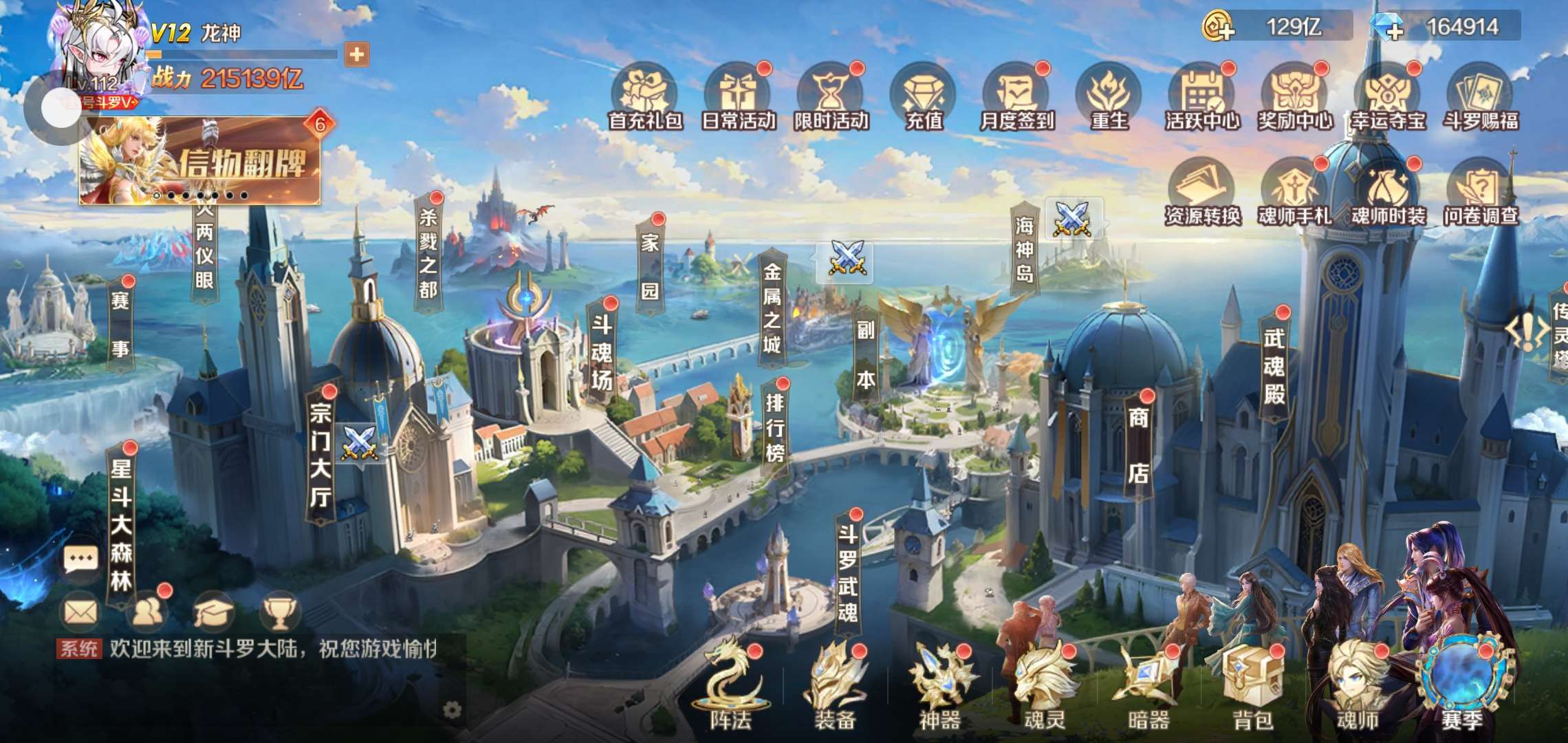1568x743 pixels.
Task: Open 幸运夺宝 lucky treasure
Action: click(1388, 98)
